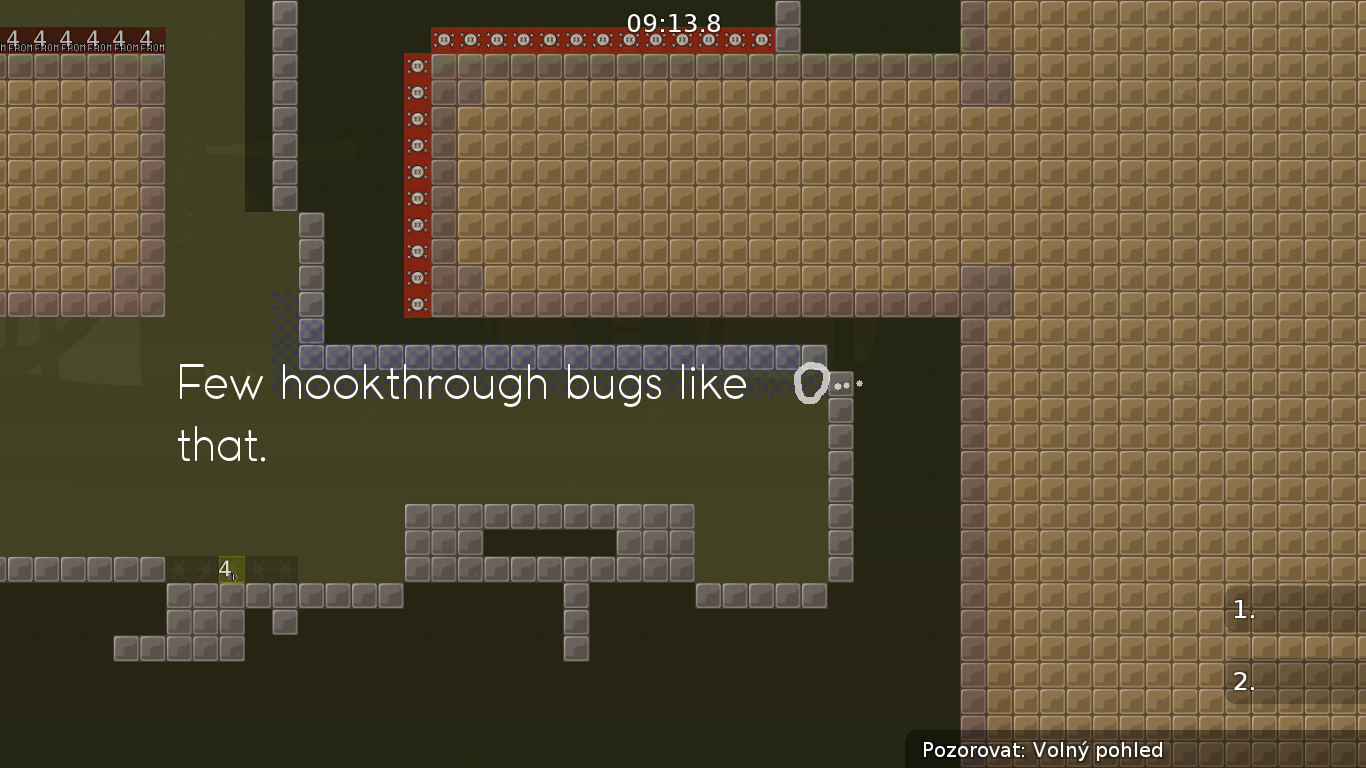Expand the checkpoint marker labeled 1.

(x=1243, y=609)
